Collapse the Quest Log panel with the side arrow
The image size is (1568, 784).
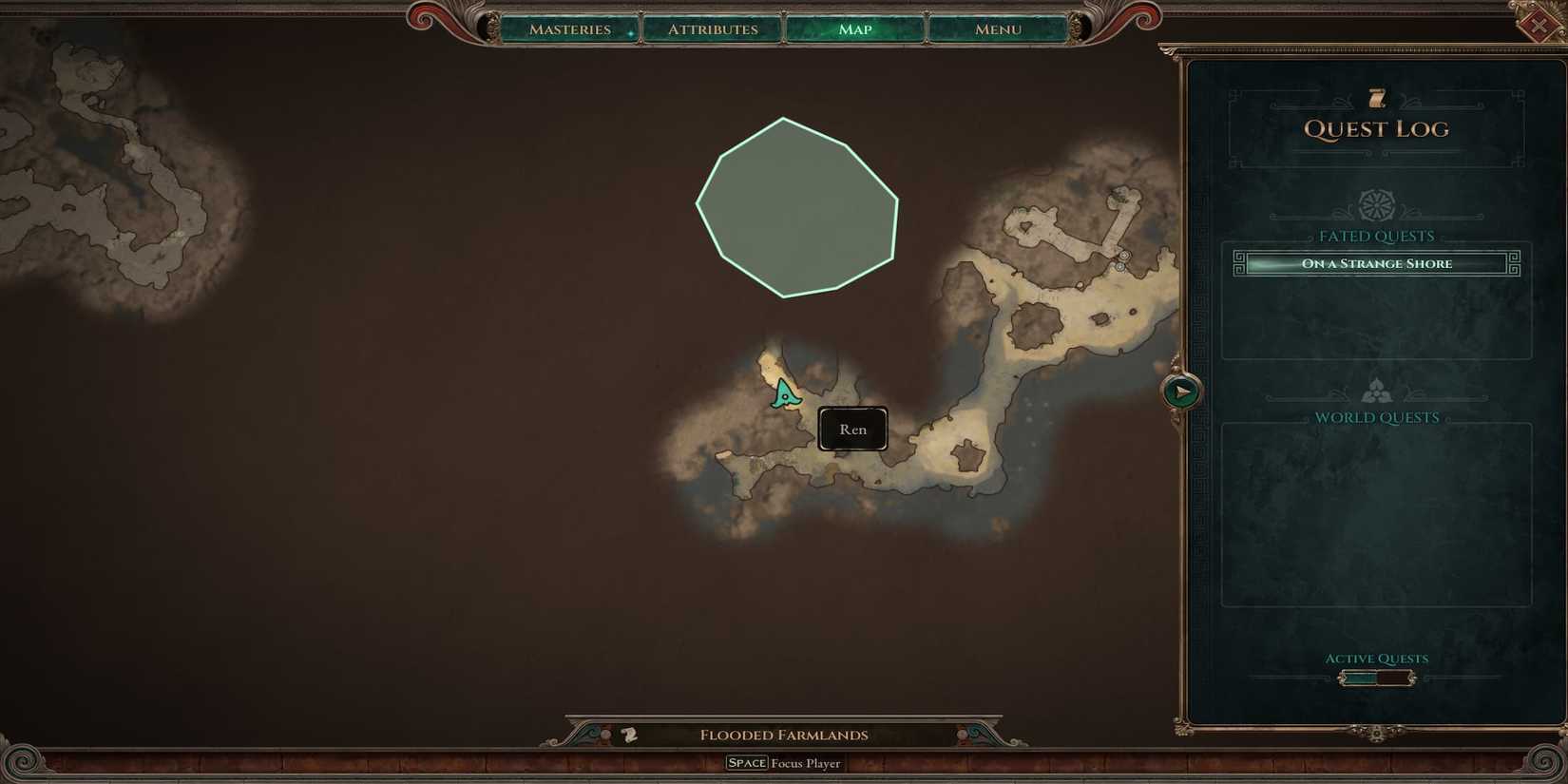coord(1181,389)
